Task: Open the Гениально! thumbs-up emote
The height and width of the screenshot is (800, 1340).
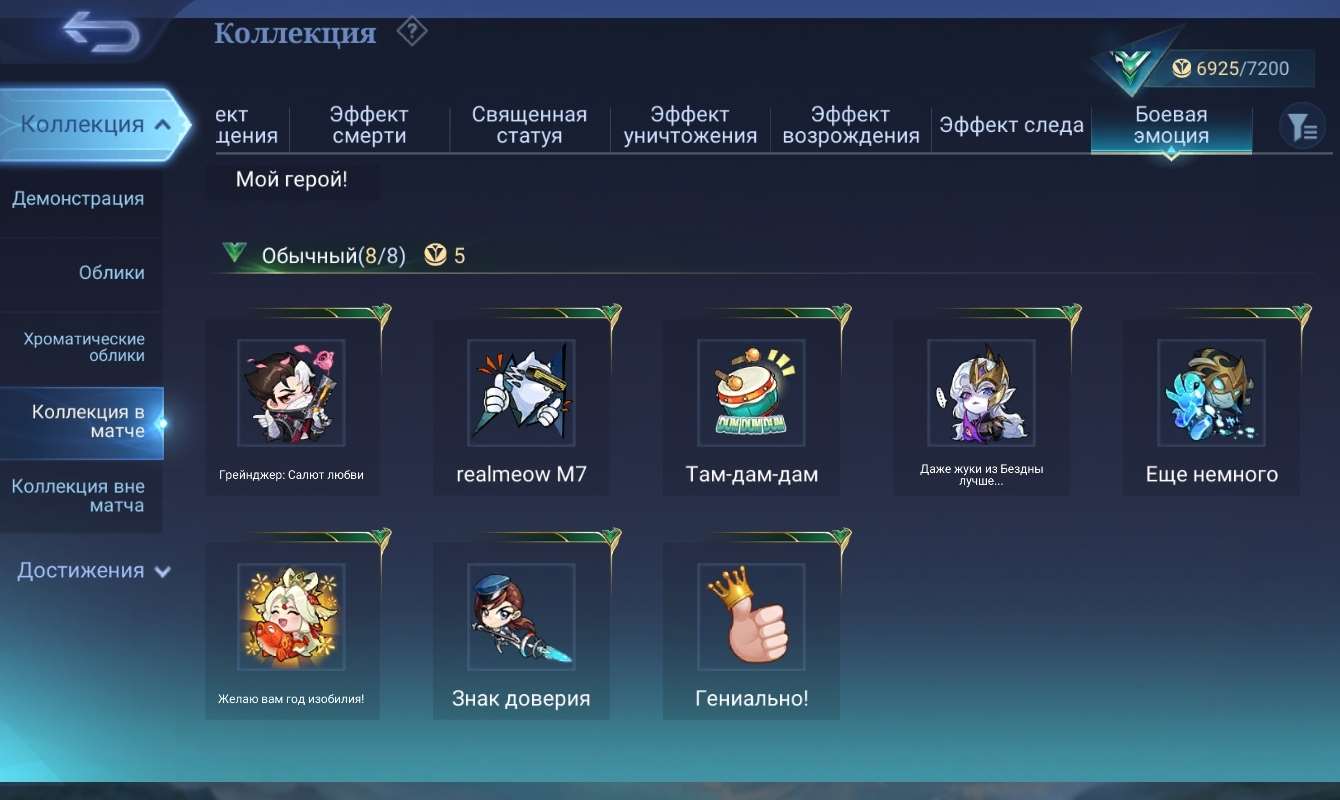Action: tap(752, 617)
